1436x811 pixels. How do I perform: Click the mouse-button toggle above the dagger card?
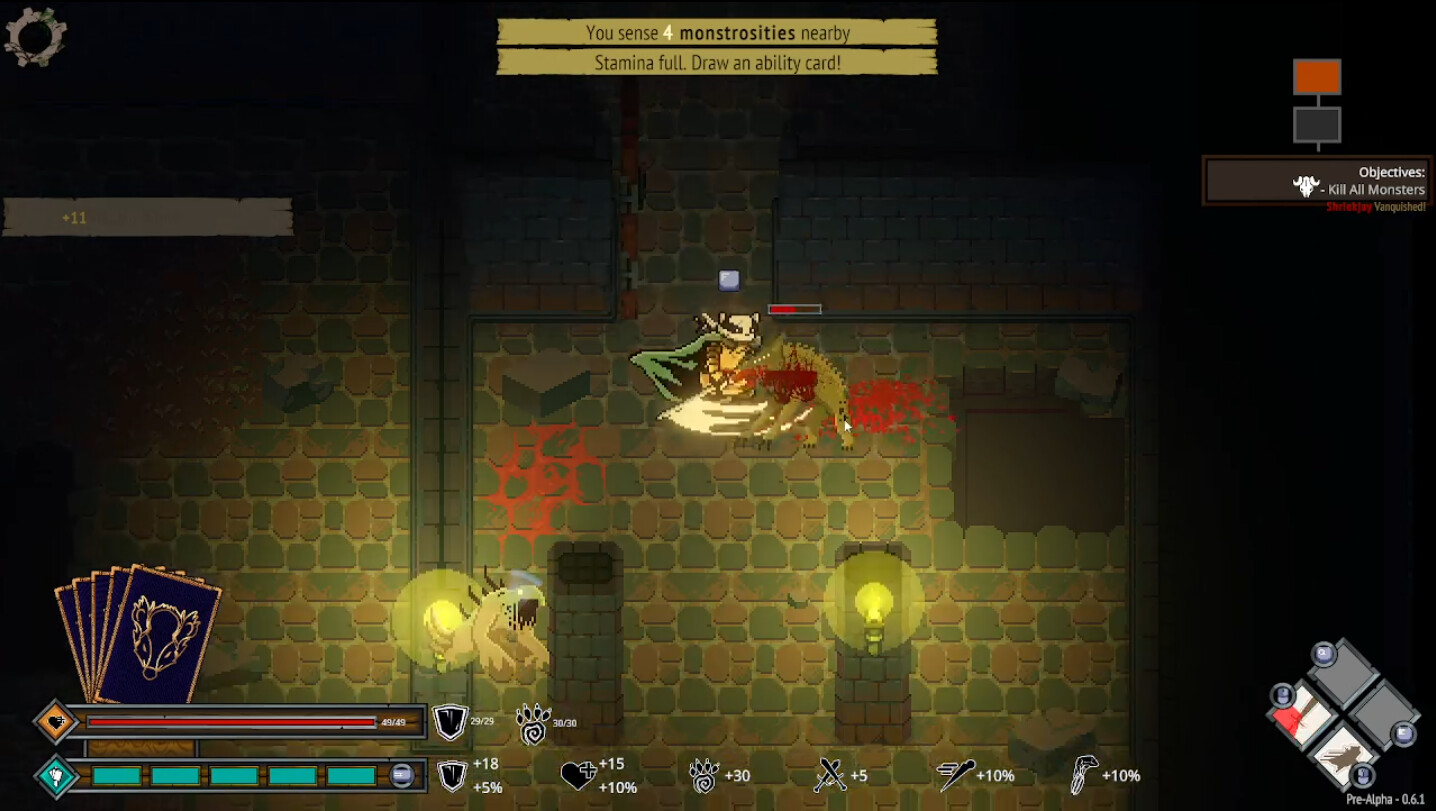tap(1282, 694)
